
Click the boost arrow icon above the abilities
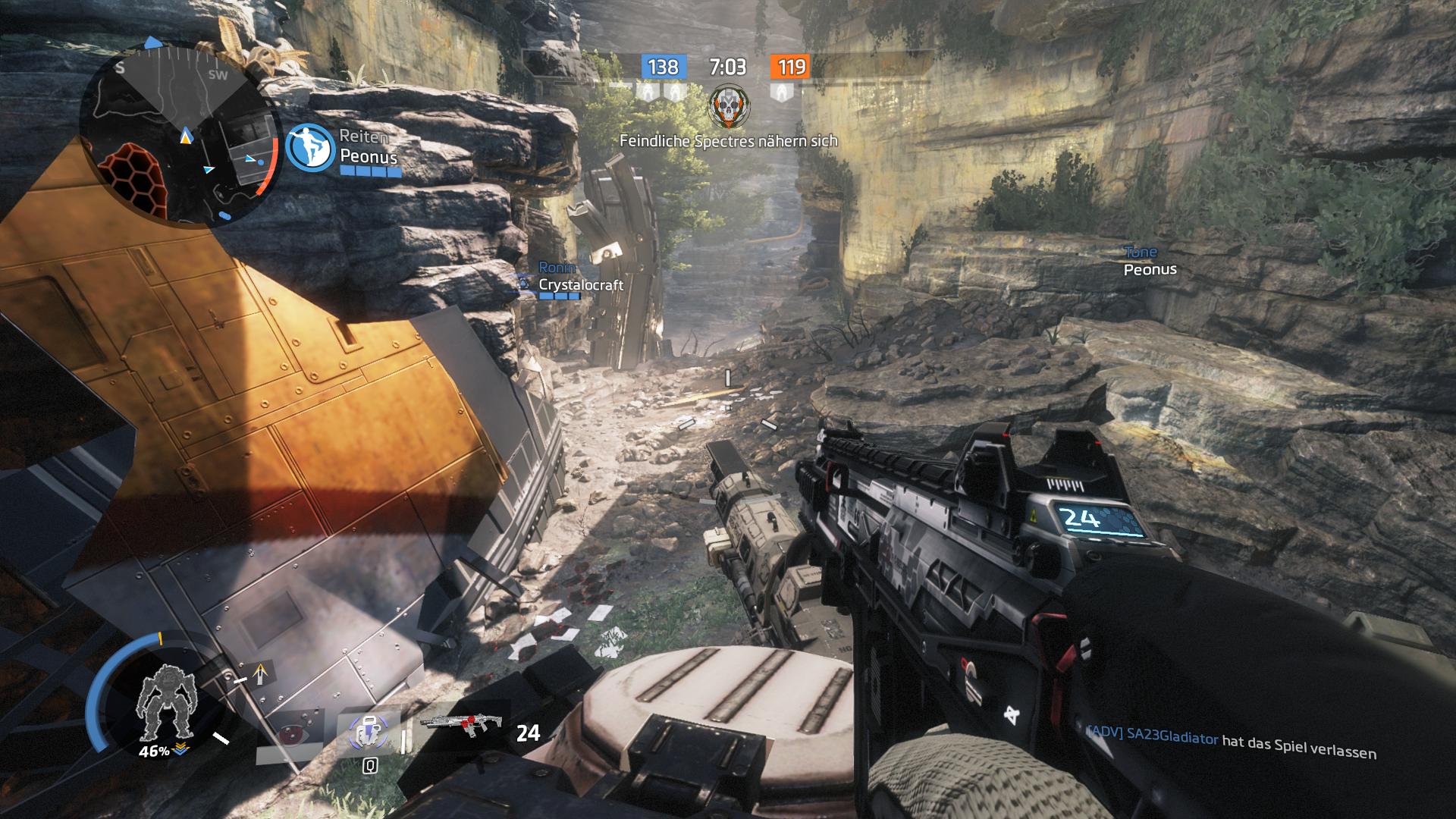tap(262, 672)
